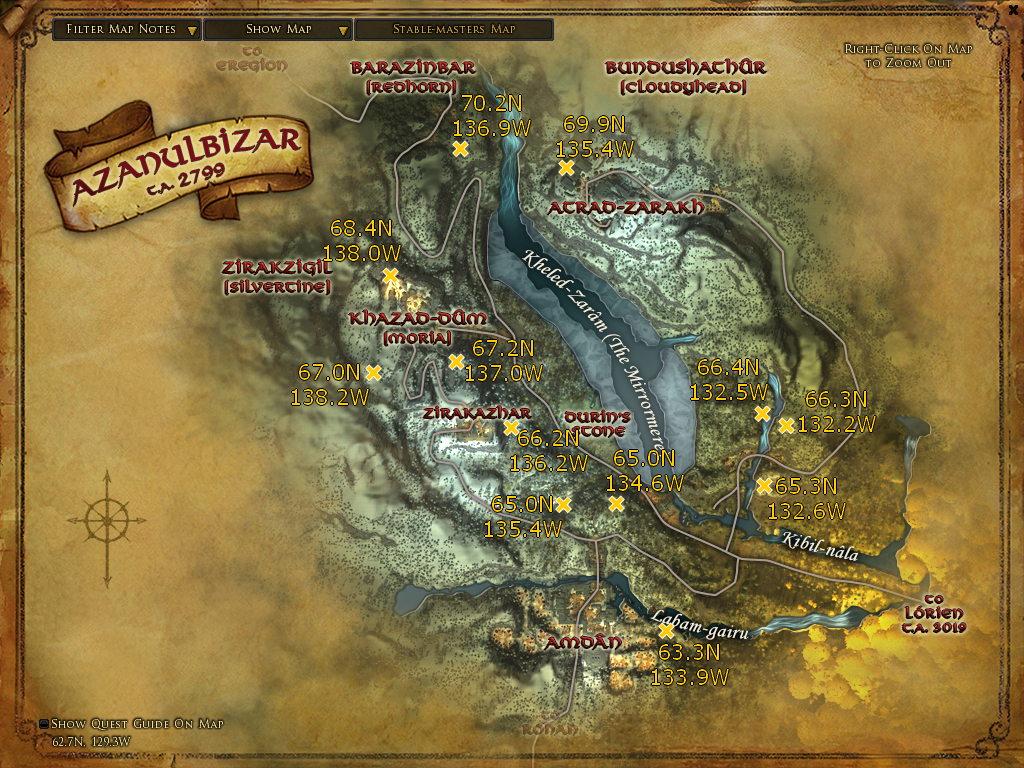Select the X marker at 65.0N 135.4W
1024x768 pixels.
[x=563, y=504]
